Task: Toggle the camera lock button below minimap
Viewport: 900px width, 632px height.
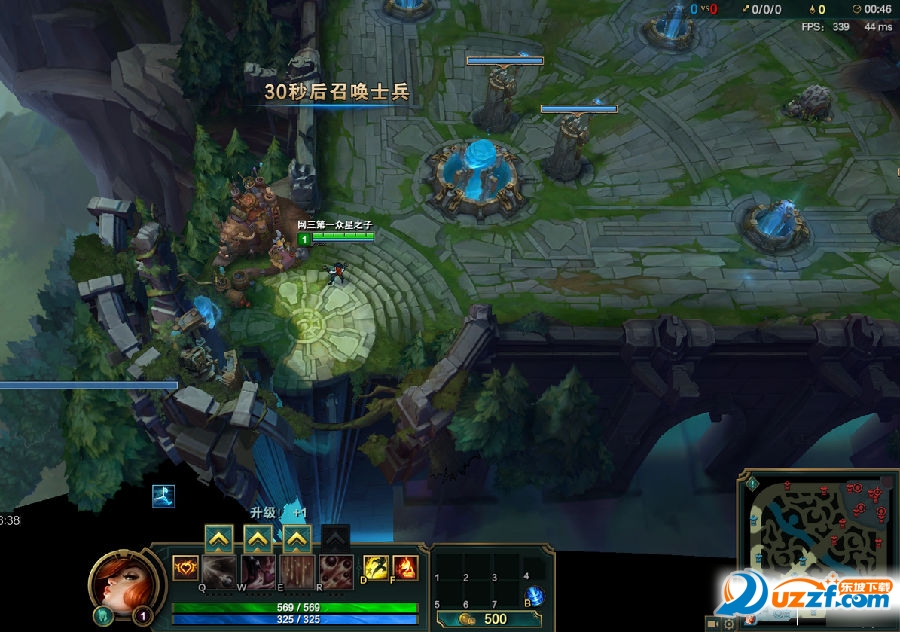Action: click(713, 623)
